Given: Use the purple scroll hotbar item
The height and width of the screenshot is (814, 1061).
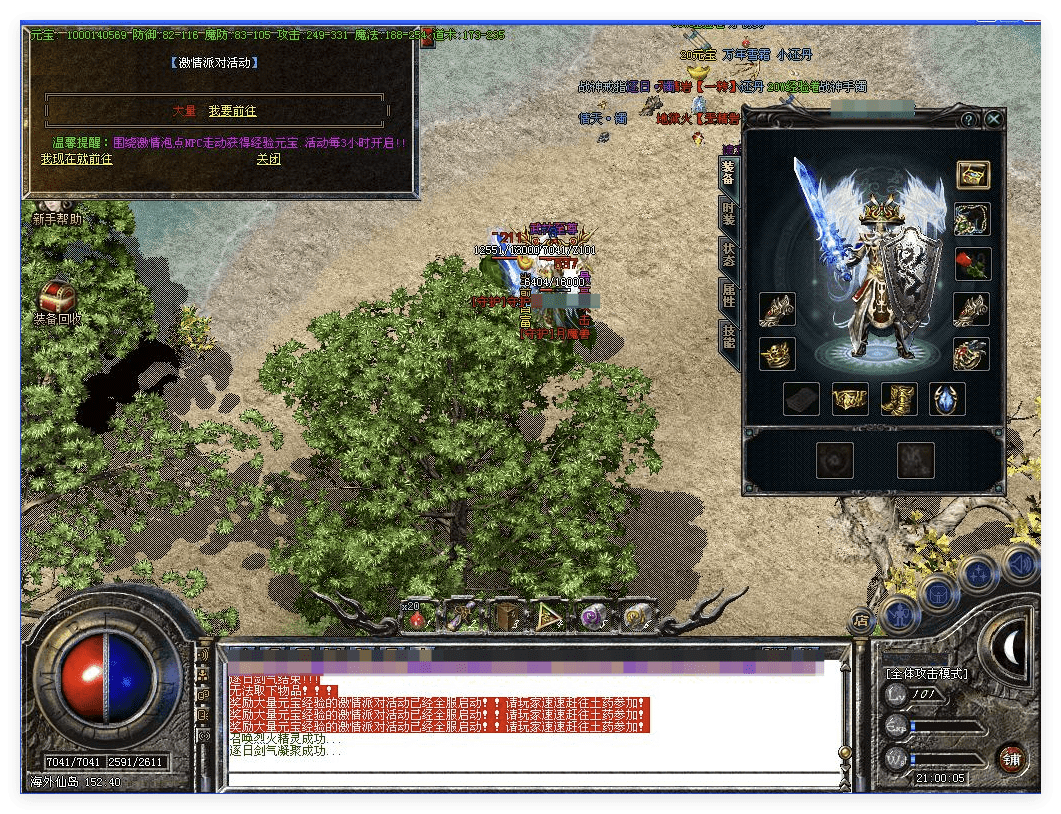Looking at the screenshot, I should 592,617.
